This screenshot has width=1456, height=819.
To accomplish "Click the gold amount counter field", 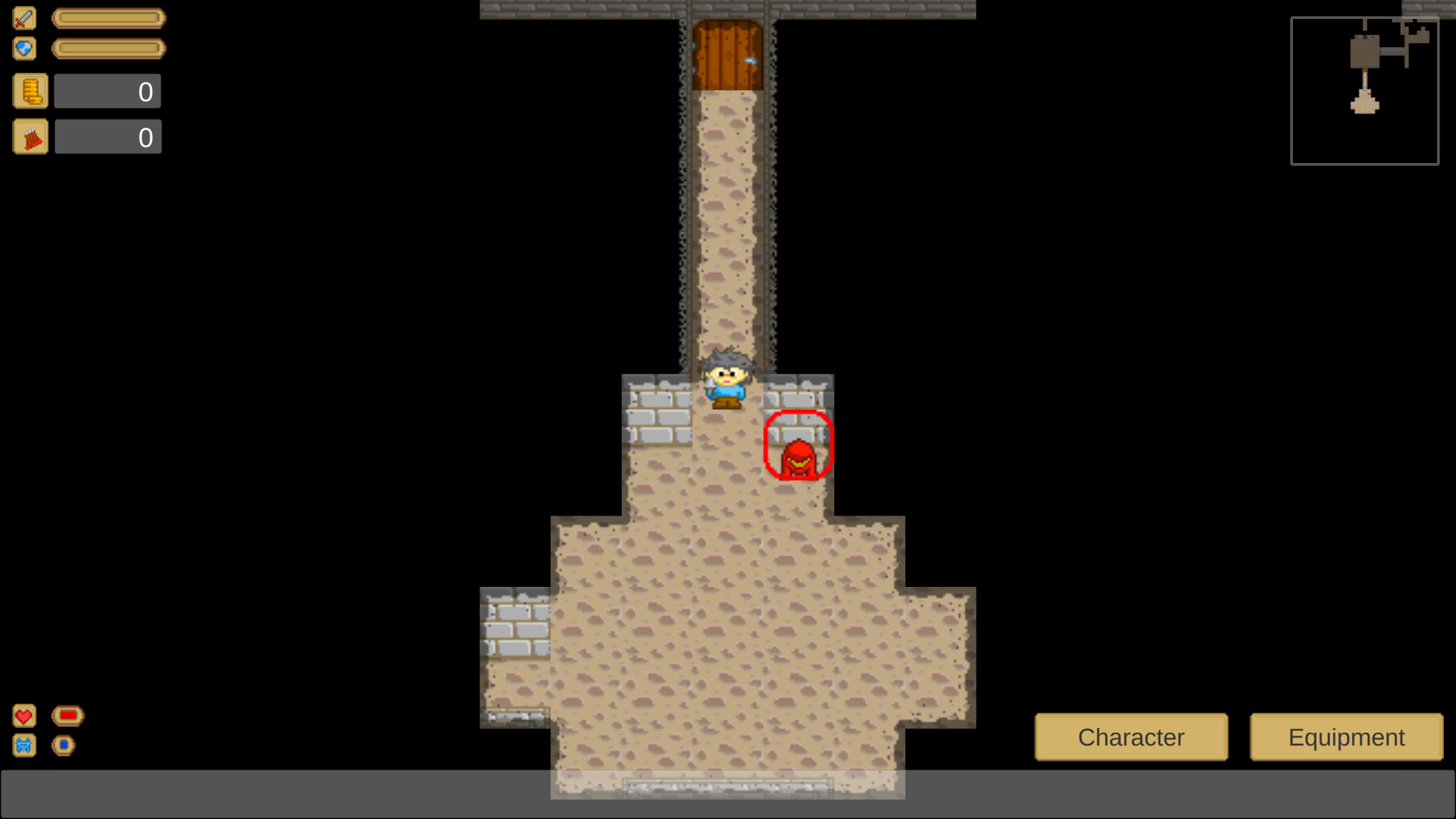I will point(107,90).
